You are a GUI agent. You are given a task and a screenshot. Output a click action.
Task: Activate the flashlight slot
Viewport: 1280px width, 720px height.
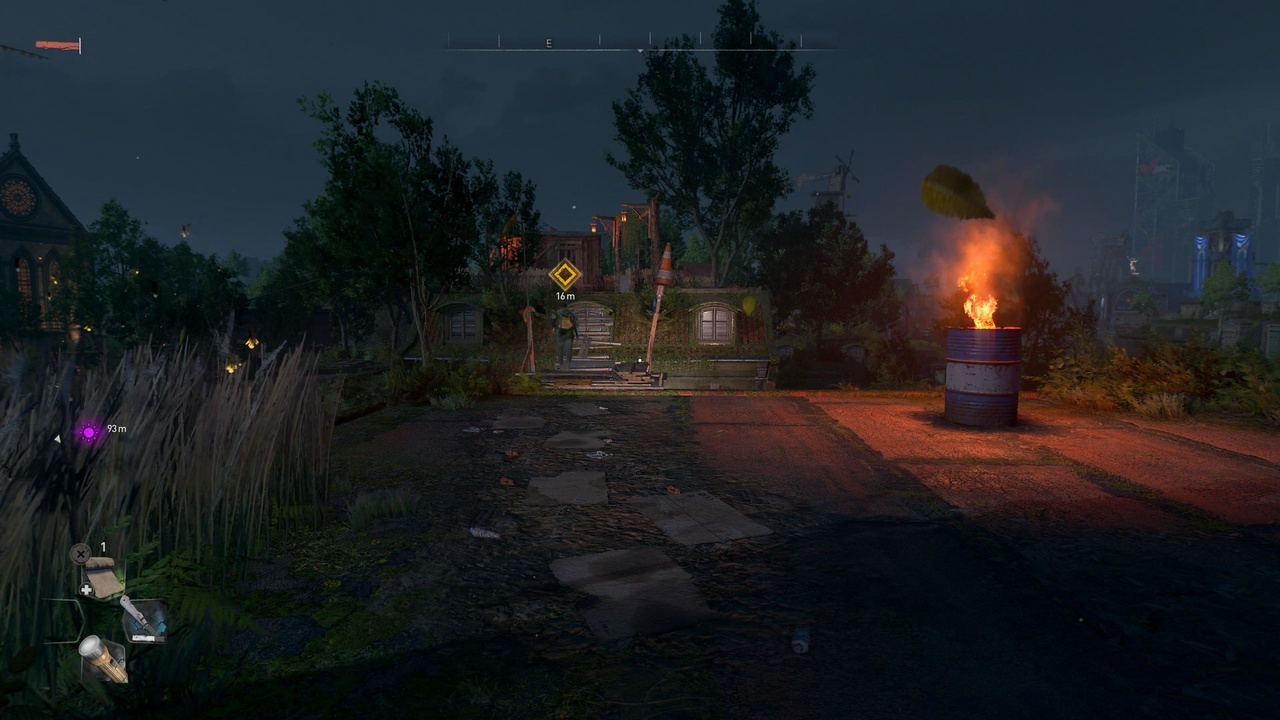[x=103, y=659]
